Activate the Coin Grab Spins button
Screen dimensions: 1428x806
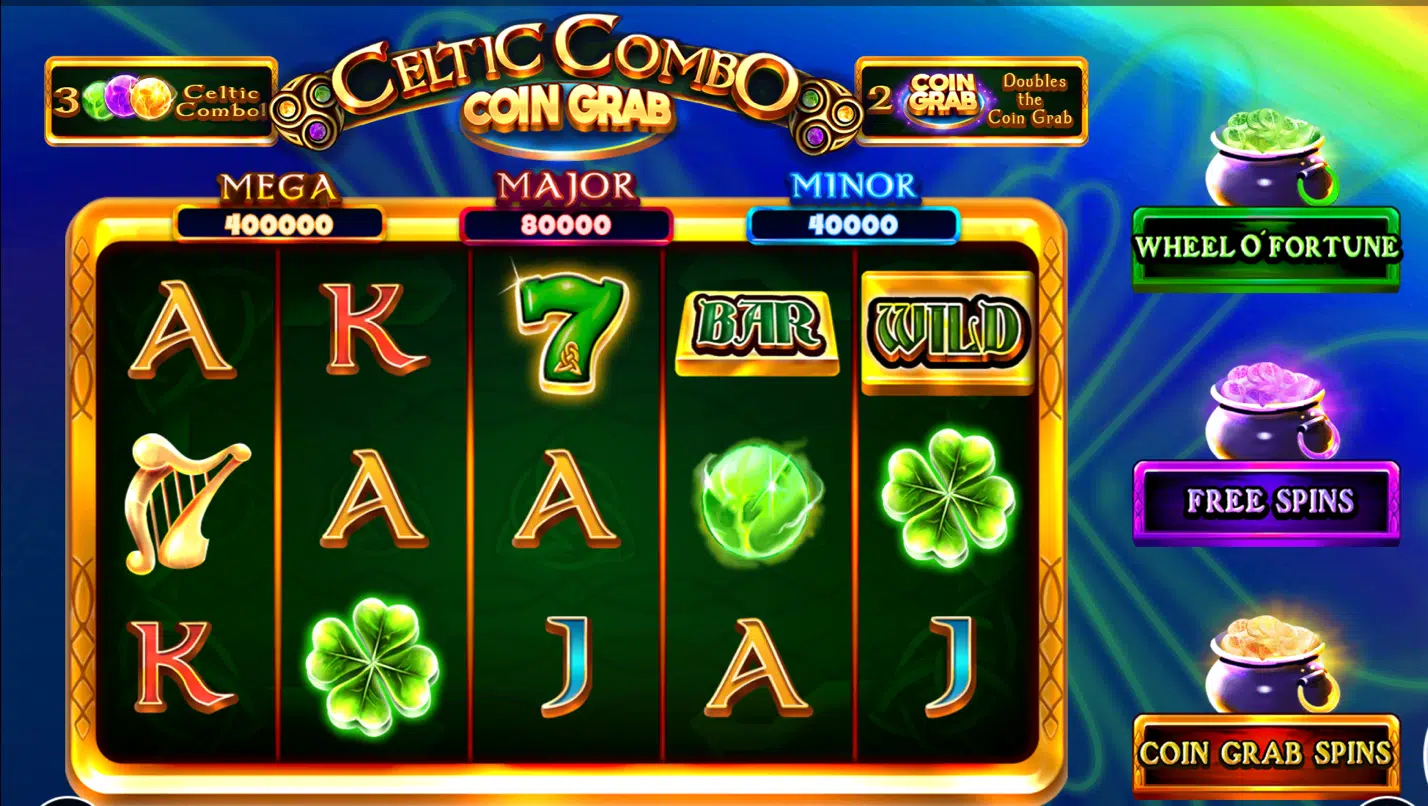(1265, 753)
